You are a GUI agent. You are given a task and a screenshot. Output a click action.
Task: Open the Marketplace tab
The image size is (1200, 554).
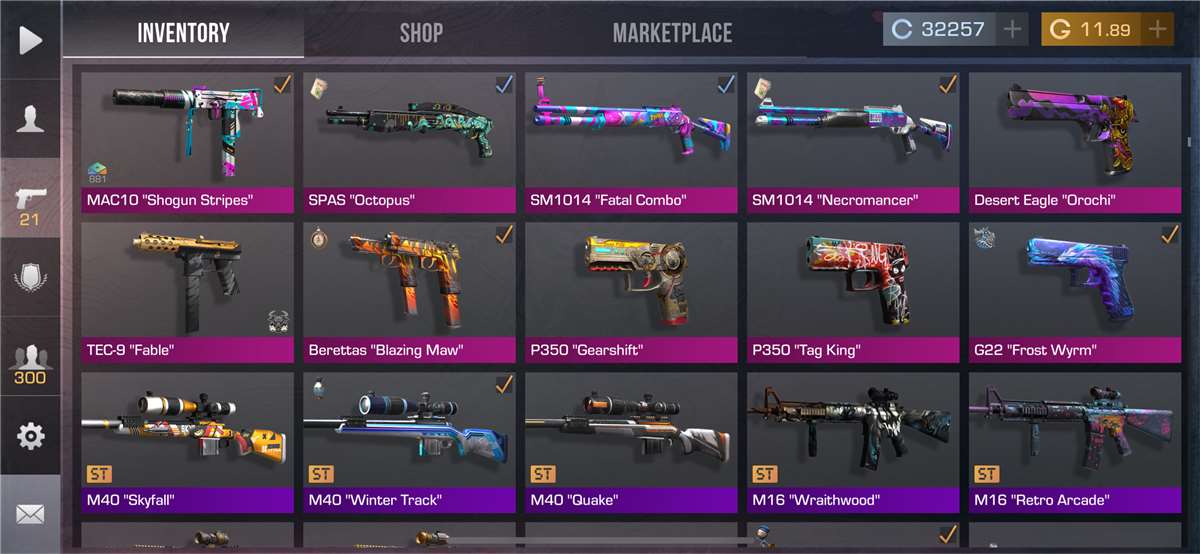672,33
